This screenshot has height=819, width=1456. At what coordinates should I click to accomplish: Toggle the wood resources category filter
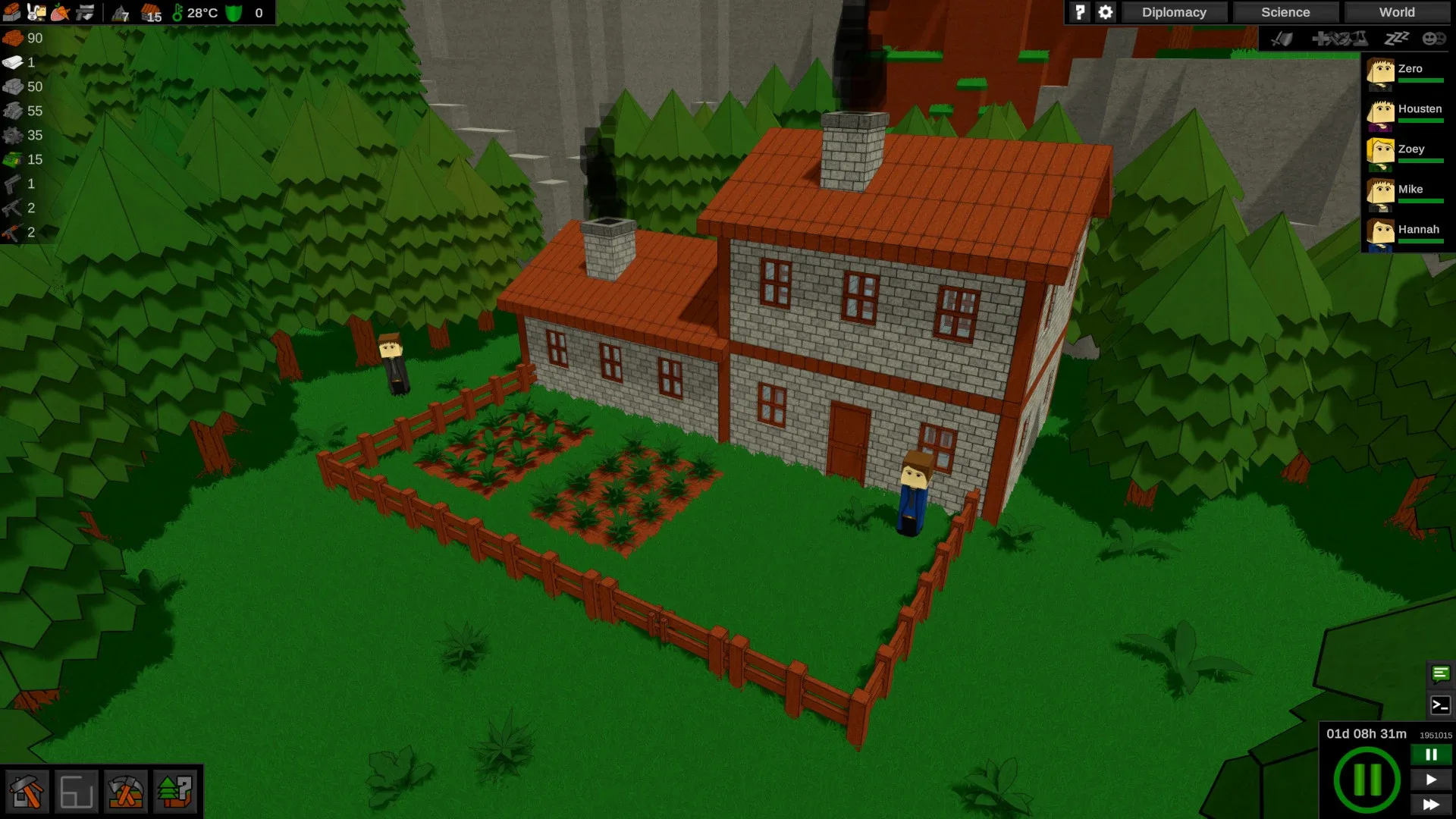pyautogui.click(x=11, y=11)
